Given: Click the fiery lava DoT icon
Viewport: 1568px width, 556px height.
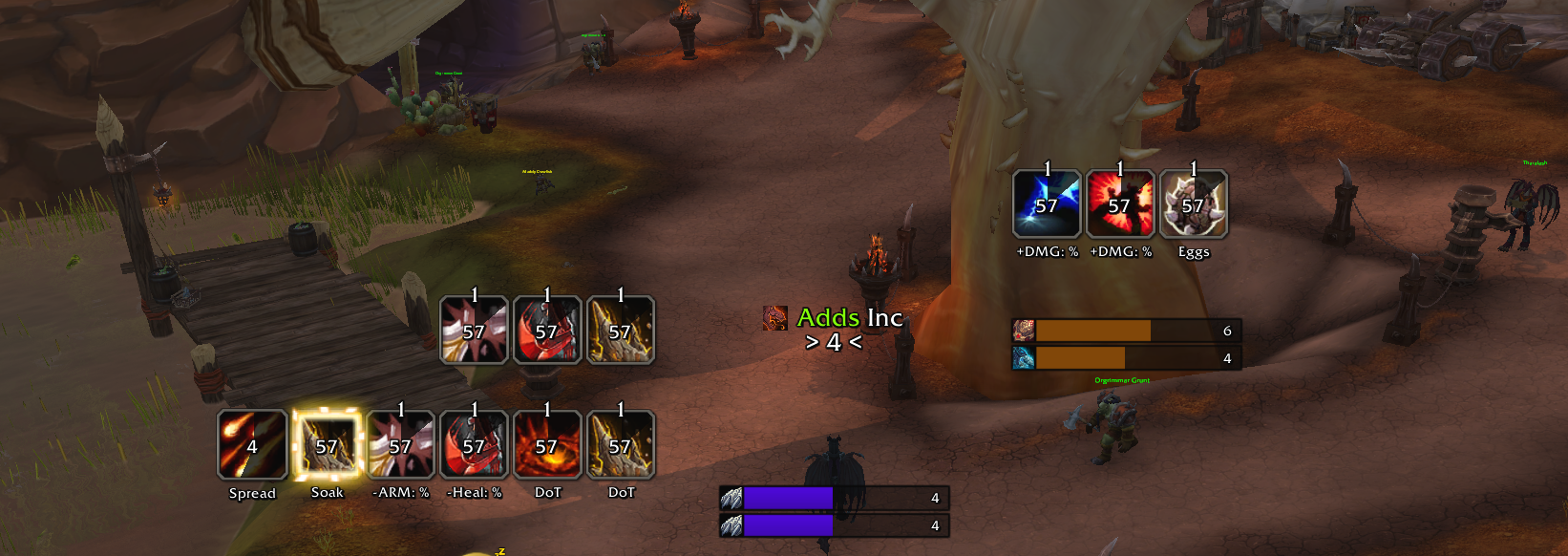Looking at the screenshot, I should 547,445.
